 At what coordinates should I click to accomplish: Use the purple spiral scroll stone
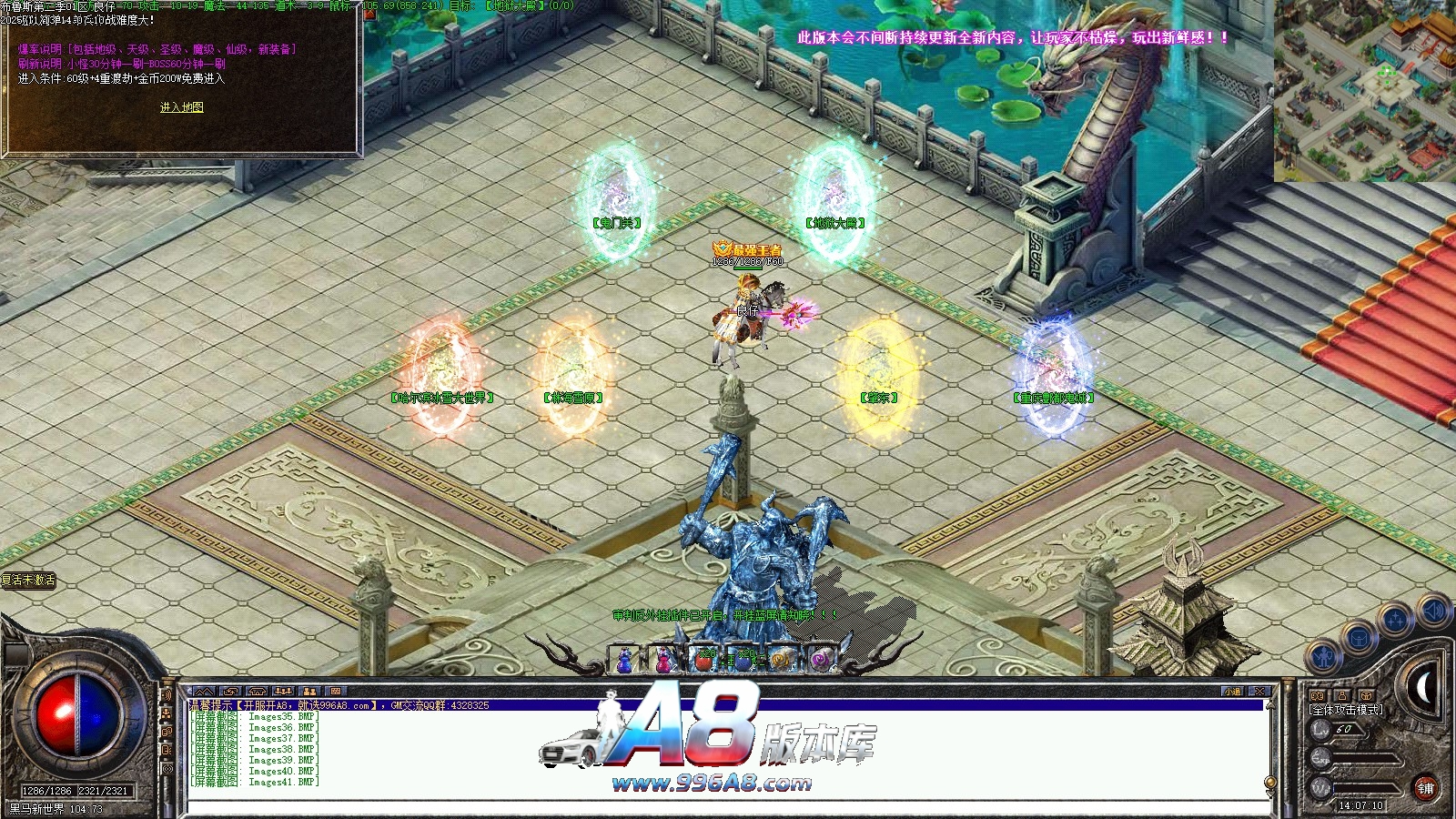(821, 660)
